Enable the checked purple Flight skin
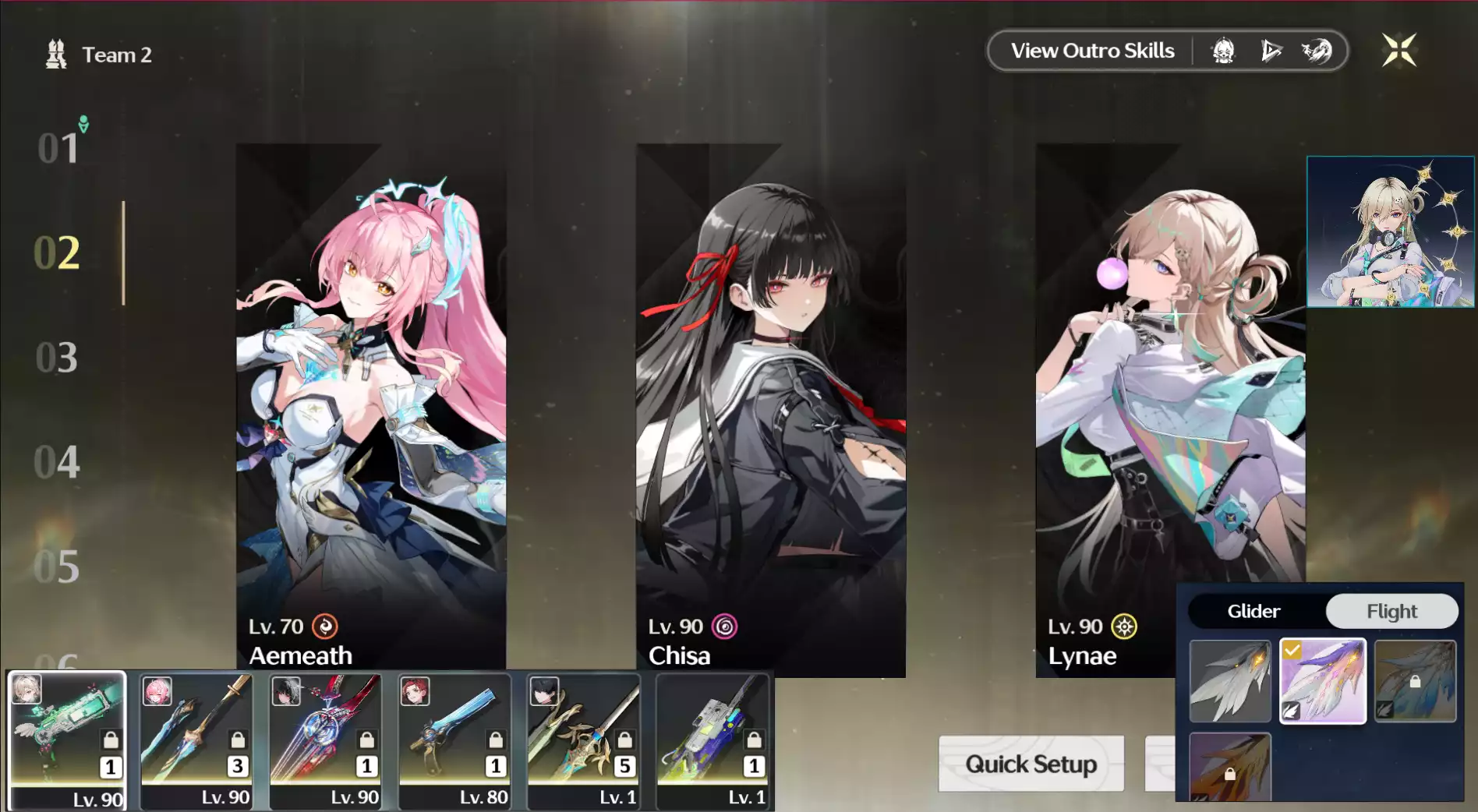Screen dimensions: 1478x812 pos(1323,680)
